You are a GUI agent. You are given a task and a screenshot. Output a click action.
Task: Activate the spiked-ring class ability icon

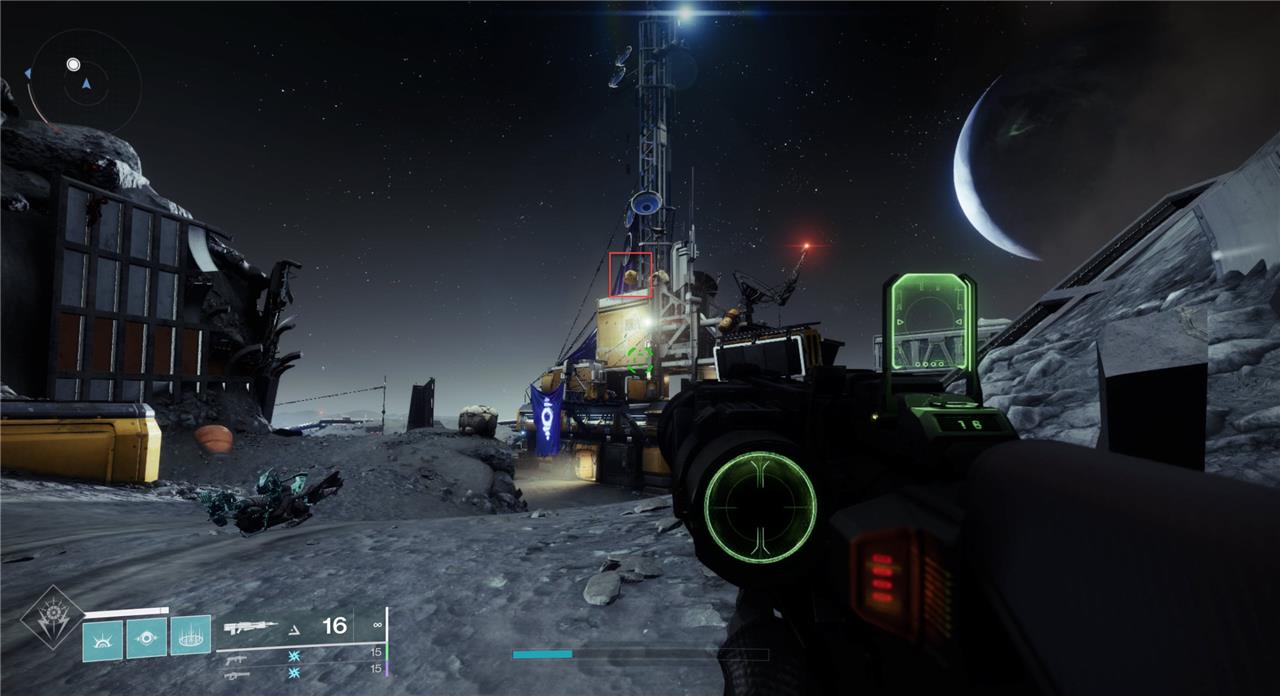(x=190, y=635)
